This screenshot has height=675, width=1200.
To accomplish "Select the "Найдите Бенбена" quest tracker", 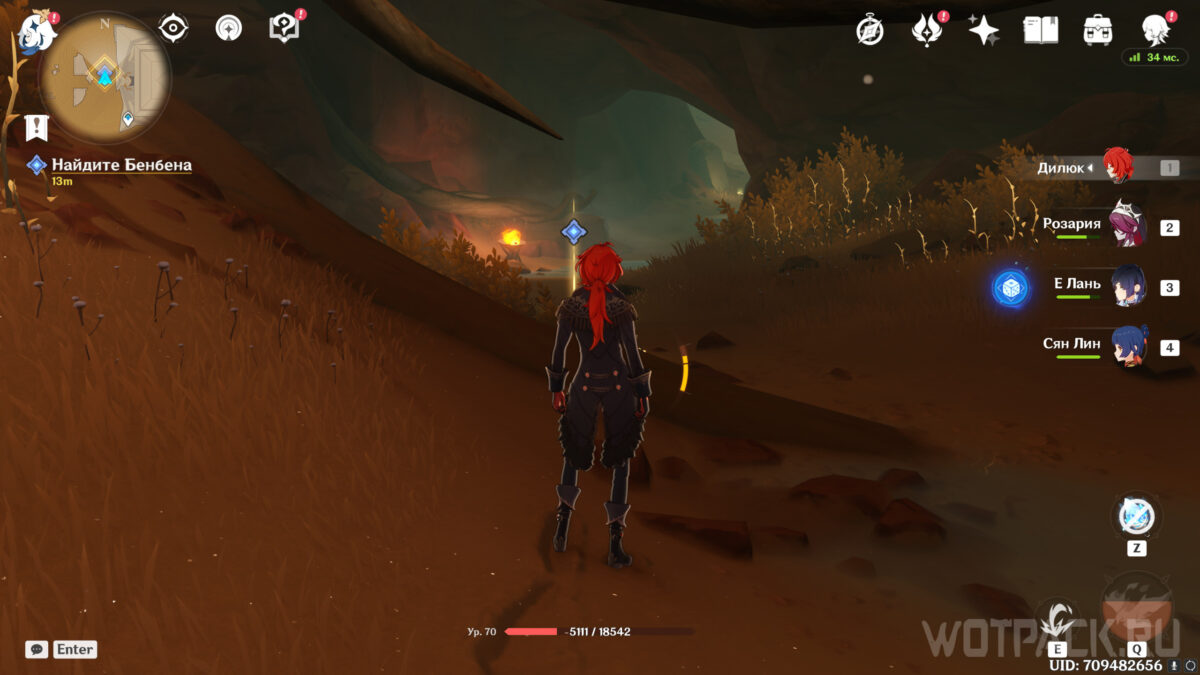I will 121,165.
